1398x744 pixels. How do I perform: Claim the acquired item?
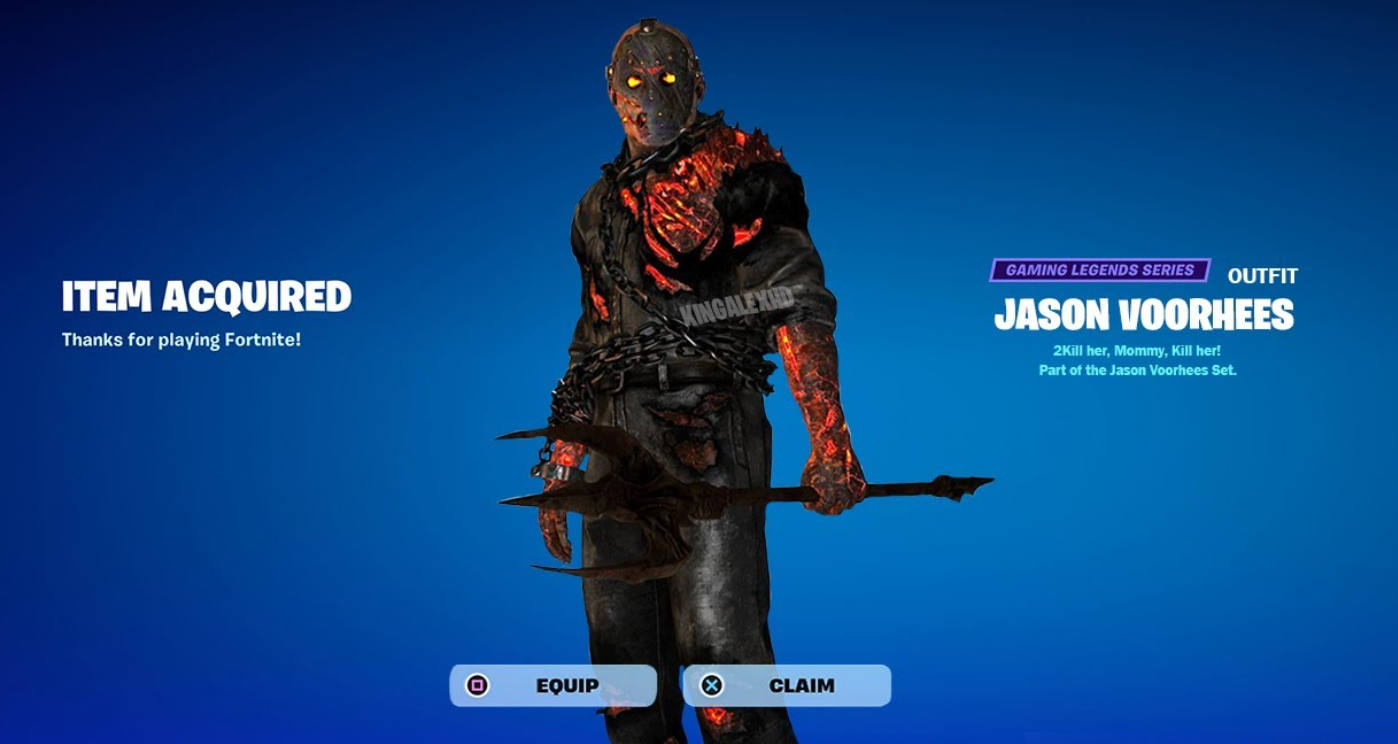coord(786,686)
